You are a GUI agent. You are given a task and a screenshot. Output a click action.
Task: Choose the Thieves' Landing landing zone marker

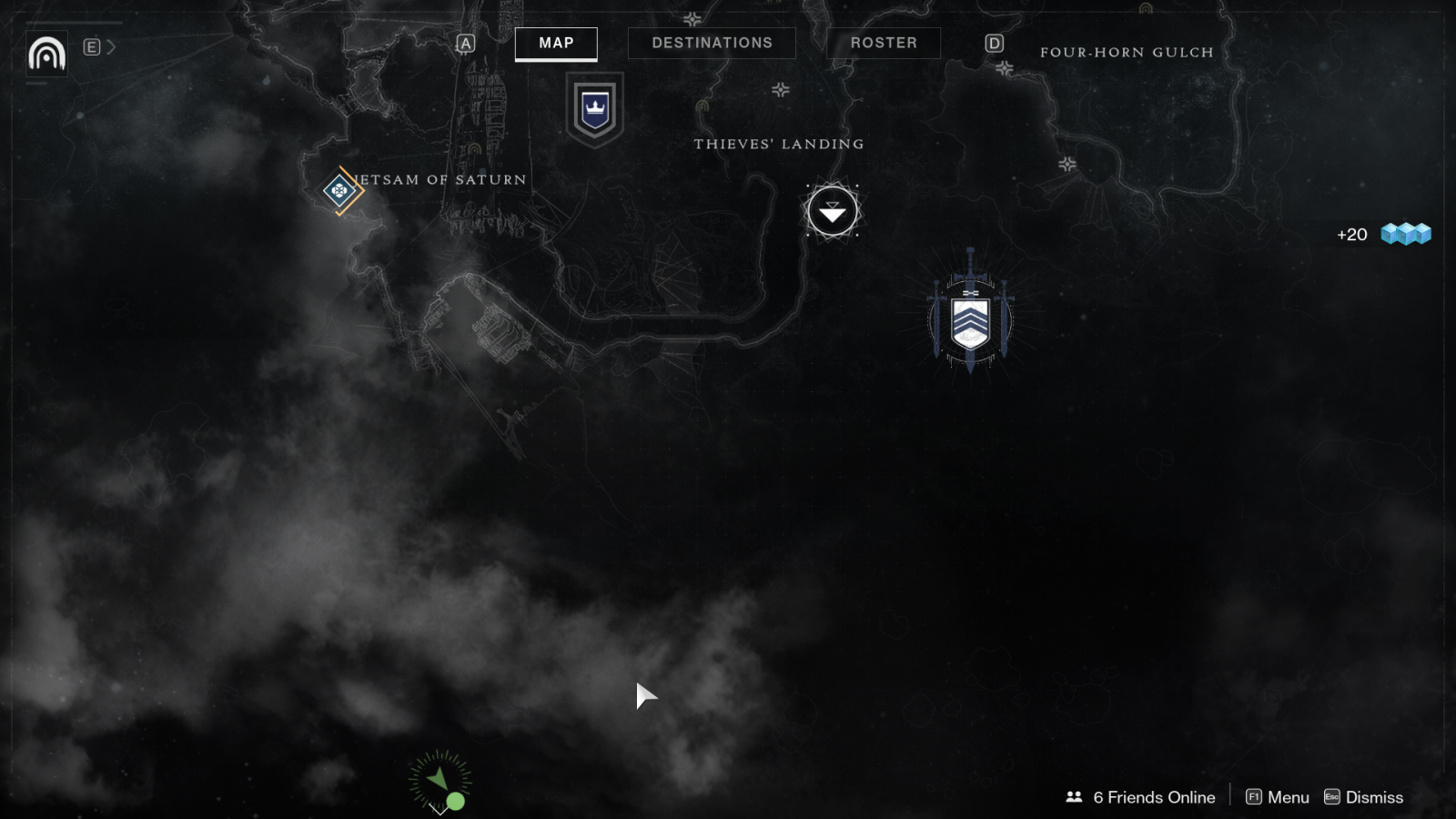pos(832,212)
